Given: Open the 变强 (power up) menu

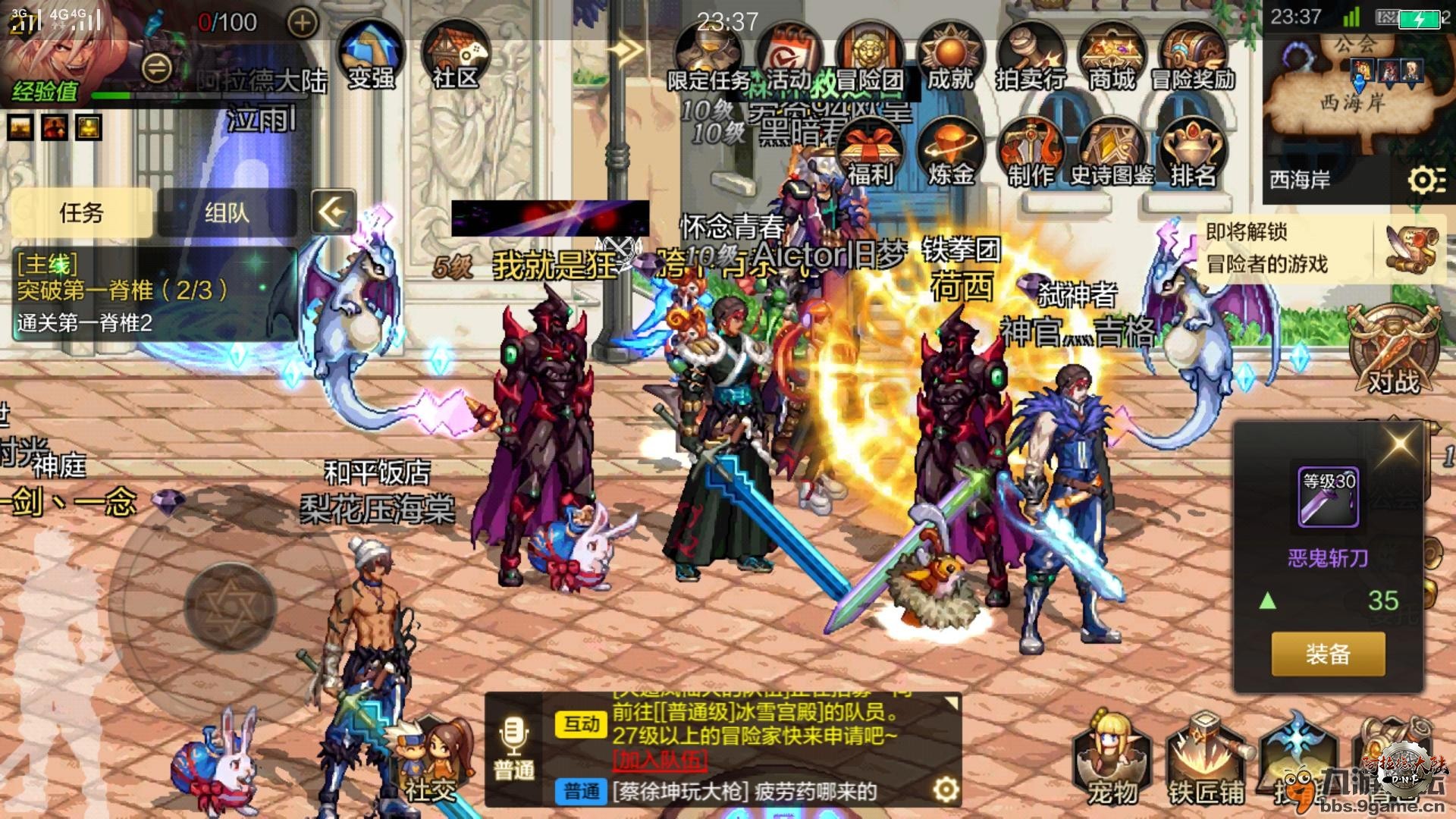Looking at the screenshot, I should [x=371, y=55].
